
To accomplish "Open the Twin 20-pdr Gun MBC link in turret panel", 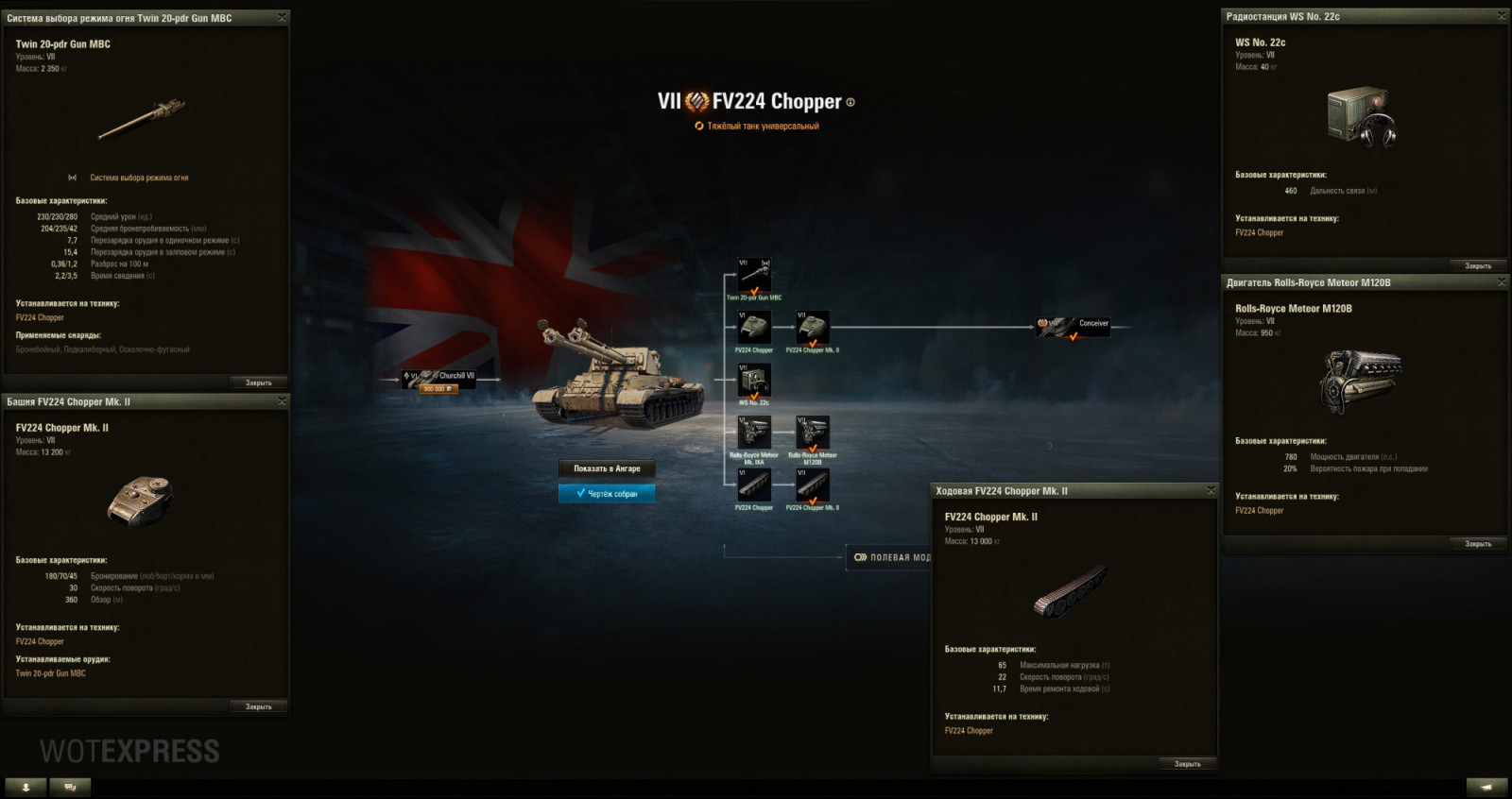I will (49, 672).
